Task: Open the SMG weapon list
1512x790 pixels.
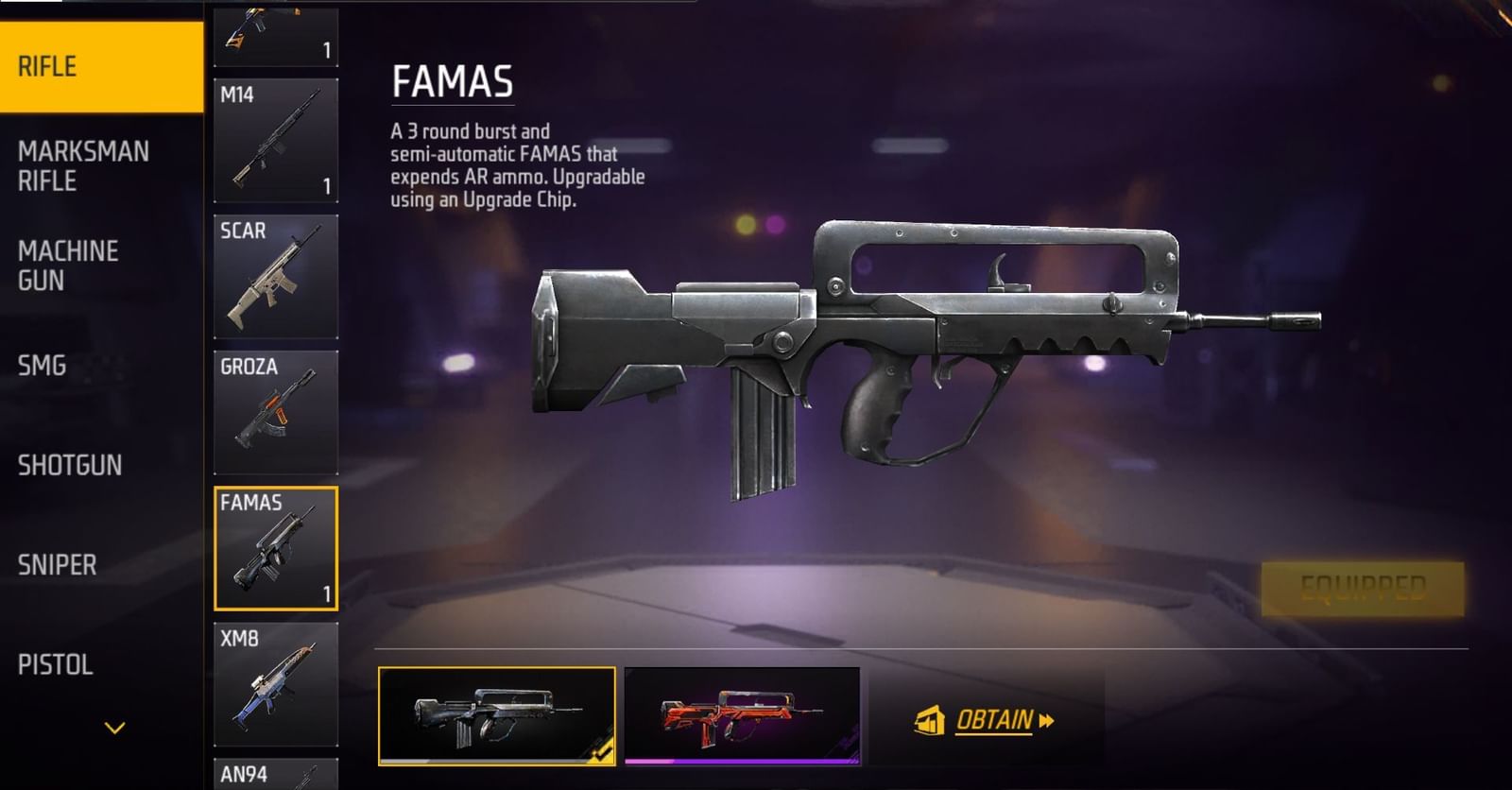Action: pyautogui.click(x=43, y=366)
